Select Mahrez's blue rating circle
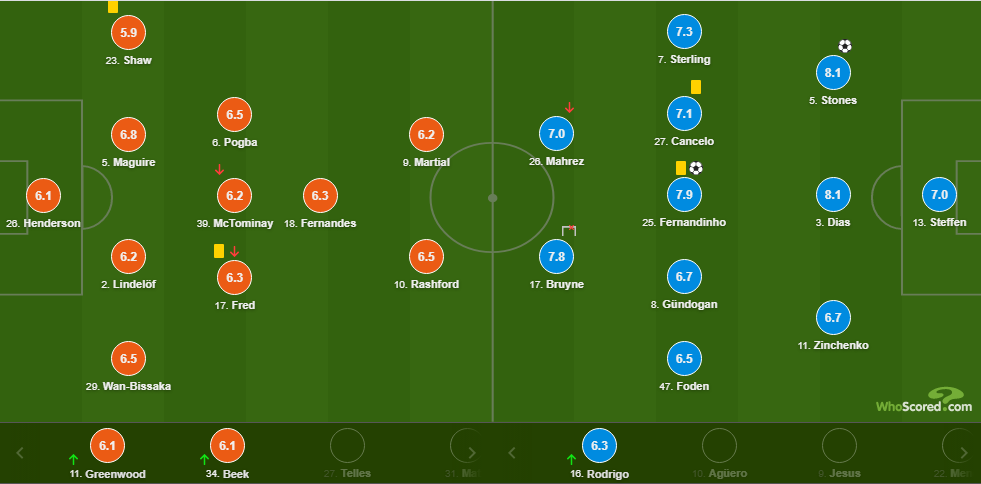 pyautogui.click(x=558, y=133)
